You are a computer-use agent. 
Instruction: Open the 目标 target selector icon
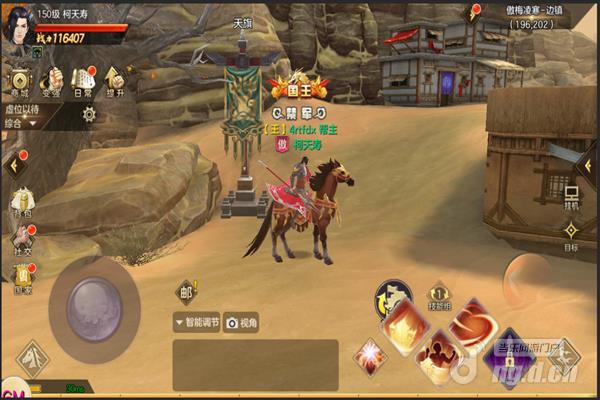570,235
